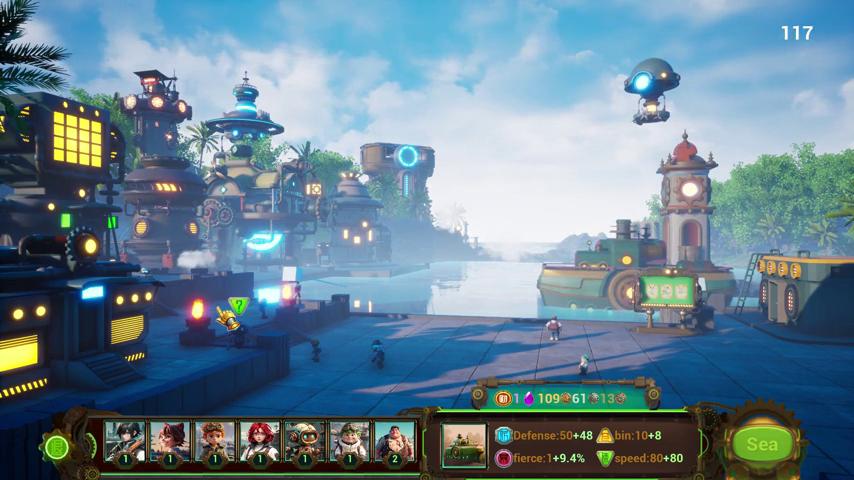Click the green speed stat icon

[606, 459]
